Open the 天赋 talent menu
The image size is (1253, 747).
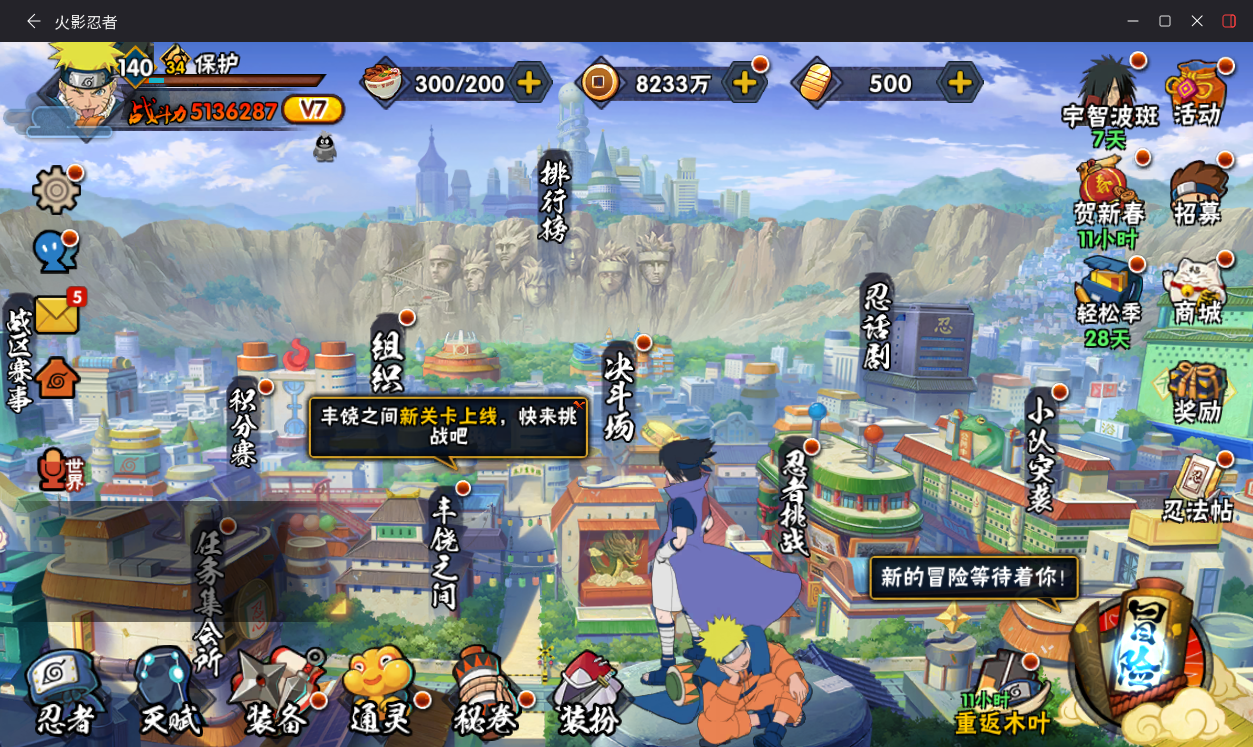pos(170,691)
